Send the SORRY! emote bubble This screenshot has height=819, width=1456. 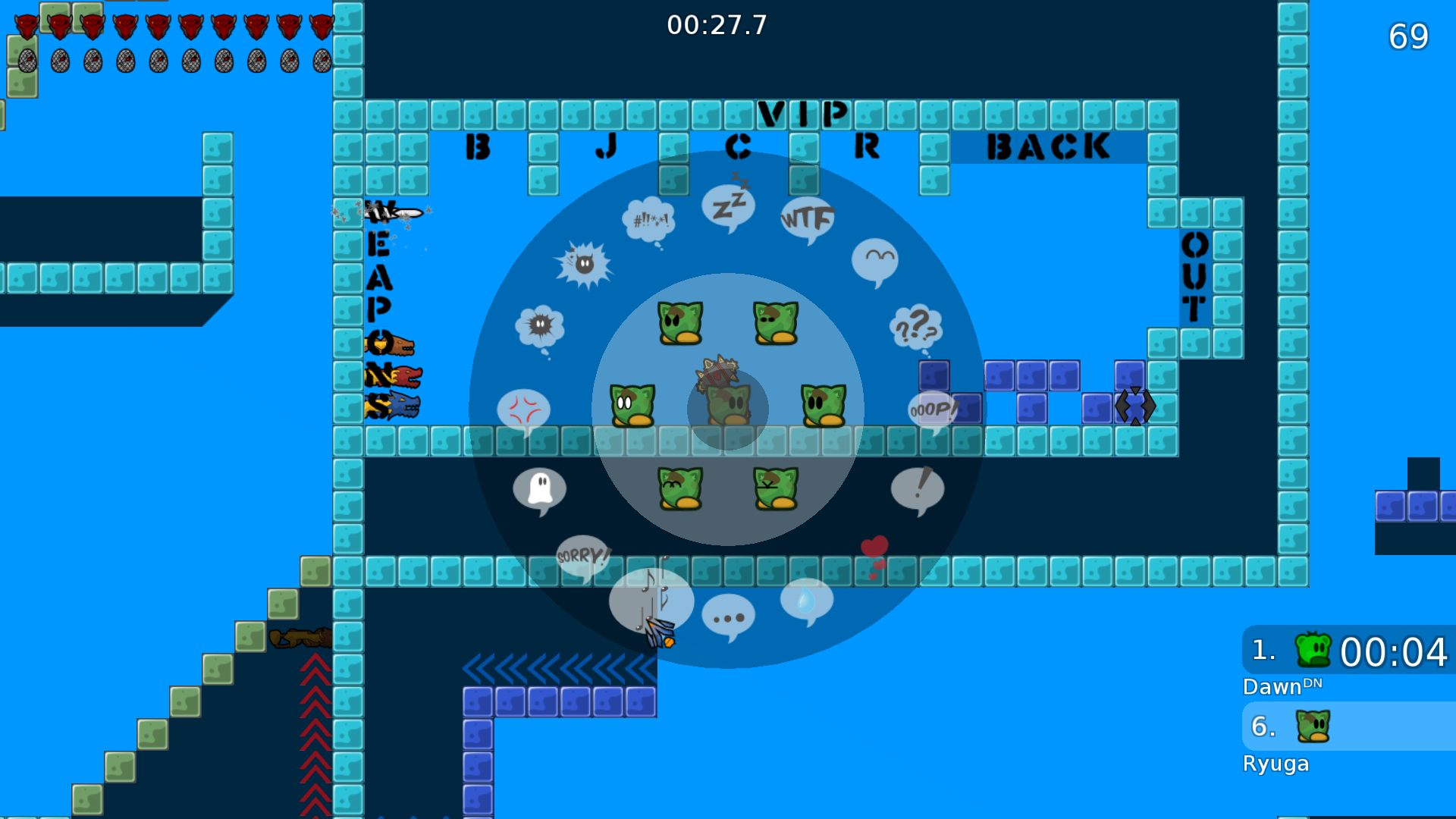[582, 557]
